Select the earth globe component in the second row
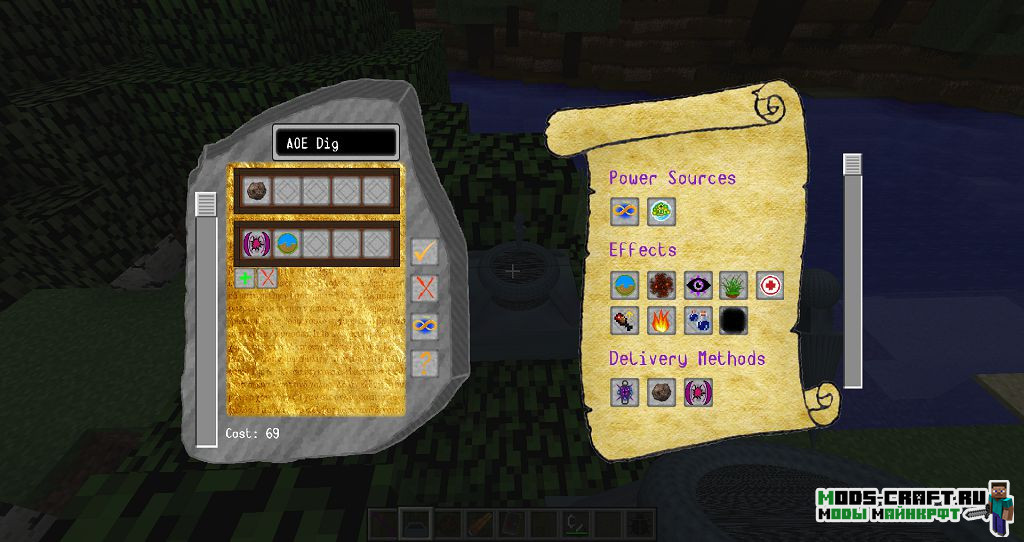 (286, 244)
